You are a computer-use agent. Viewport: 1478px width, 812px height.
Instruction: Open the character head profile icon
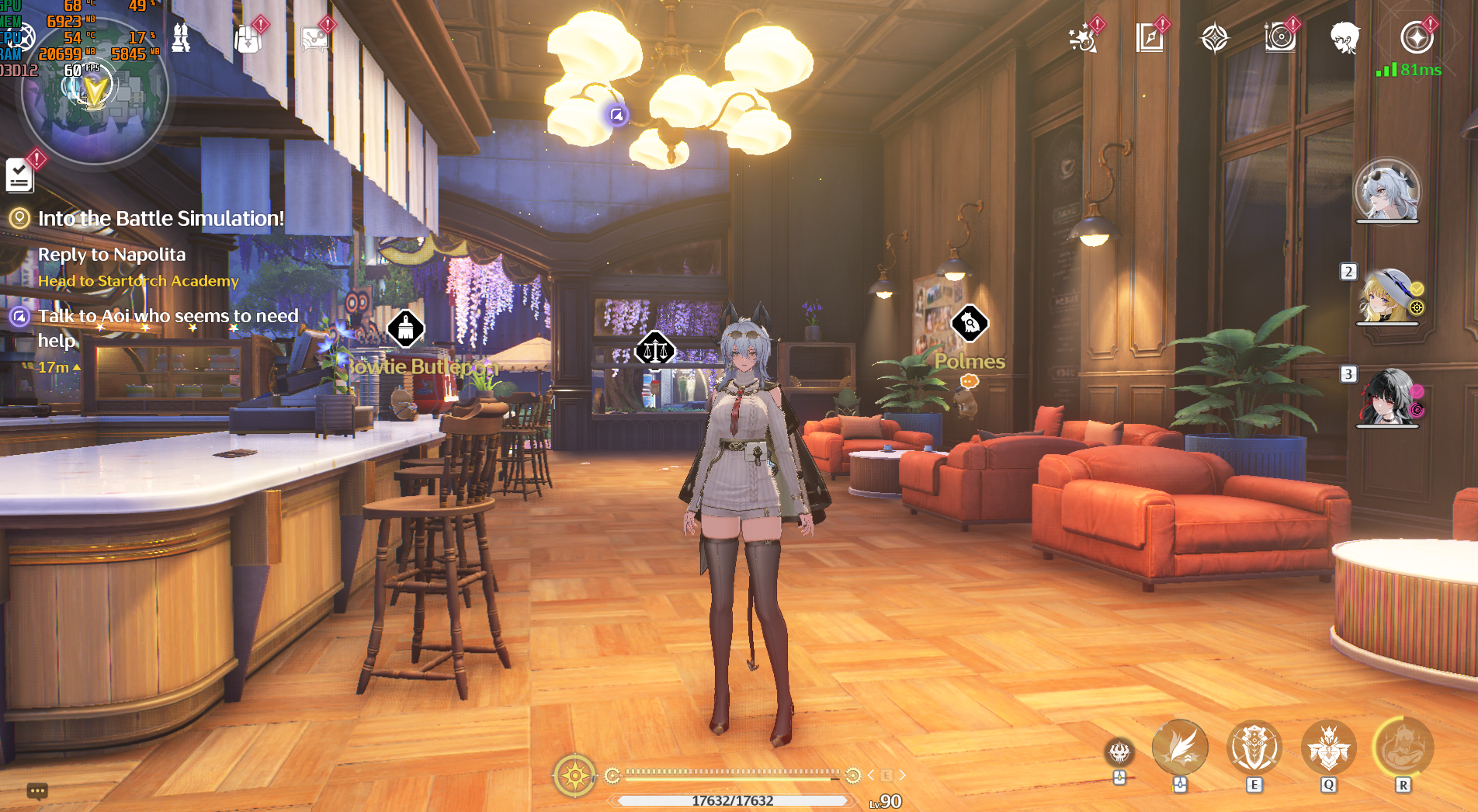1344,37
